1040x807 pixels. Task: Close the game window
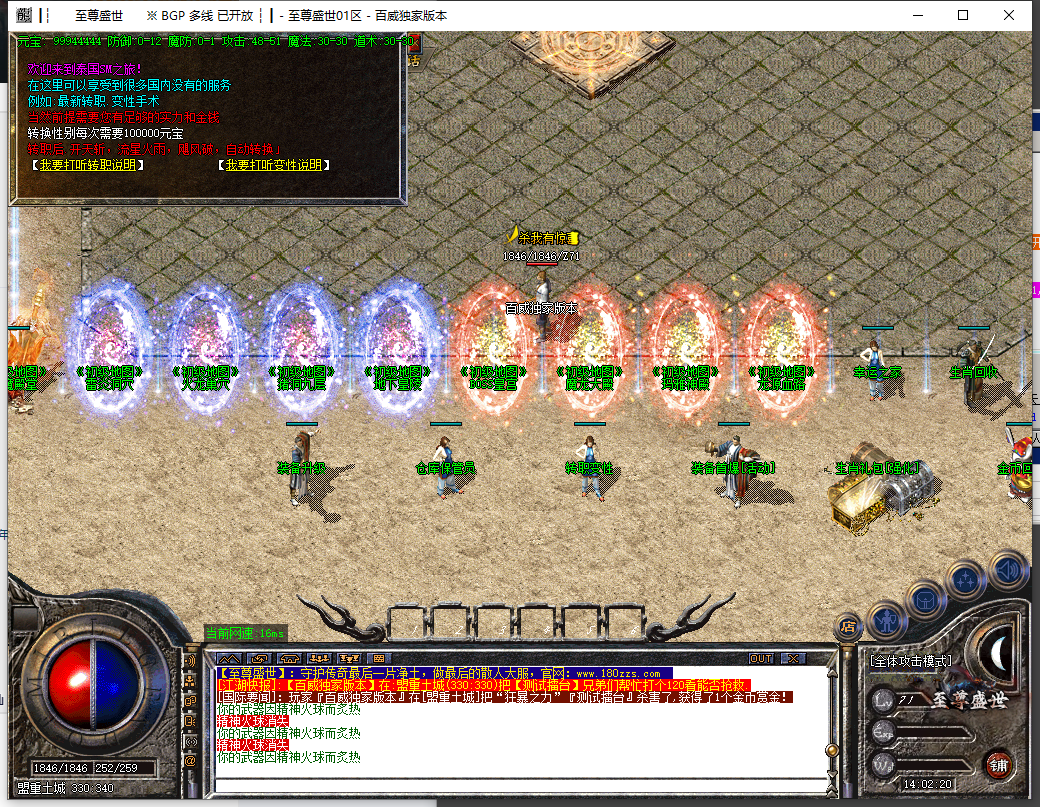click(1009, 15)
